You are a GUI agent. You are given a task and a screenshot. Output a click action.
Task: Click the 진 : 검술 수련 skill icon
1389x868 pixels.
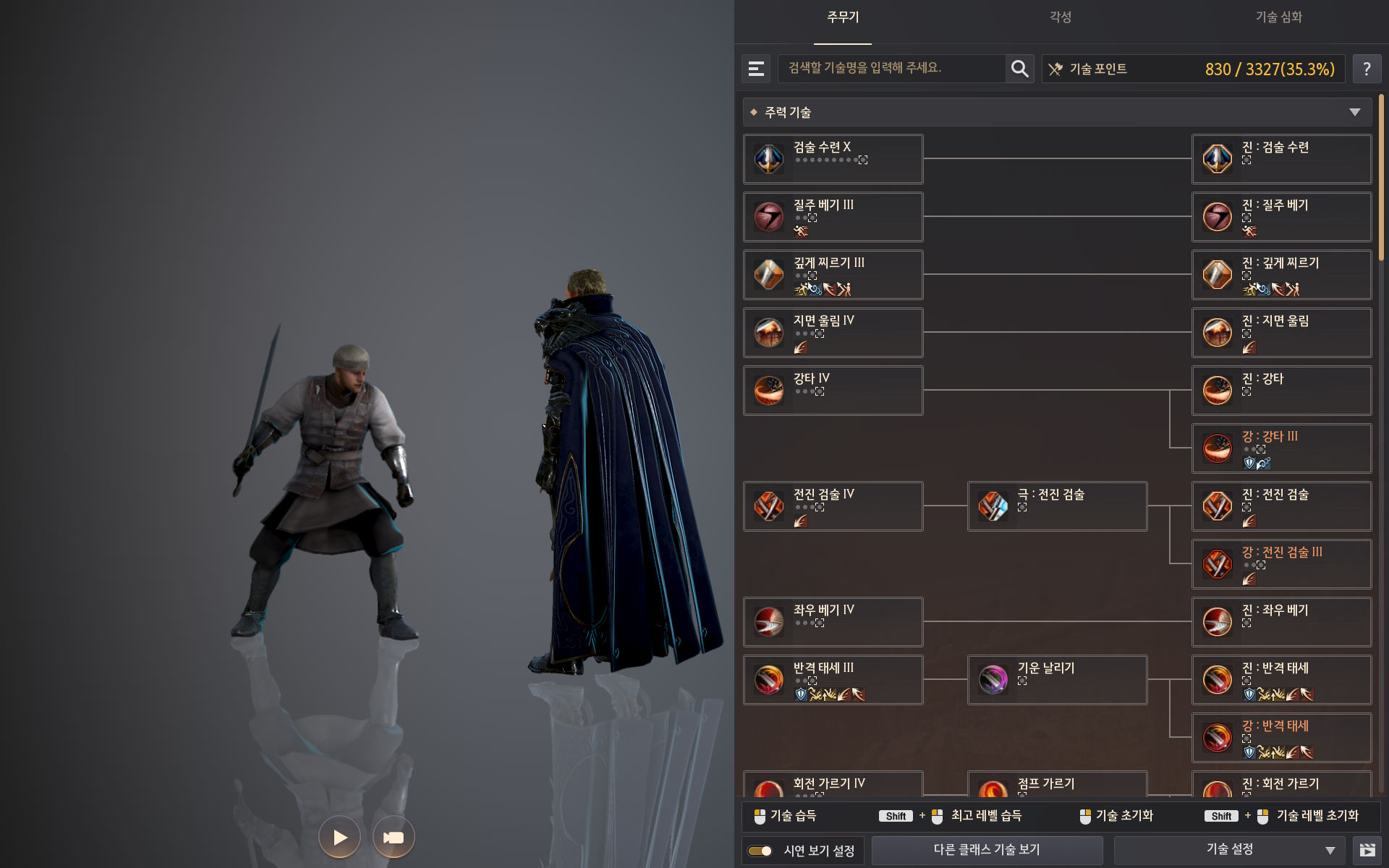(x=1218, y=158)
